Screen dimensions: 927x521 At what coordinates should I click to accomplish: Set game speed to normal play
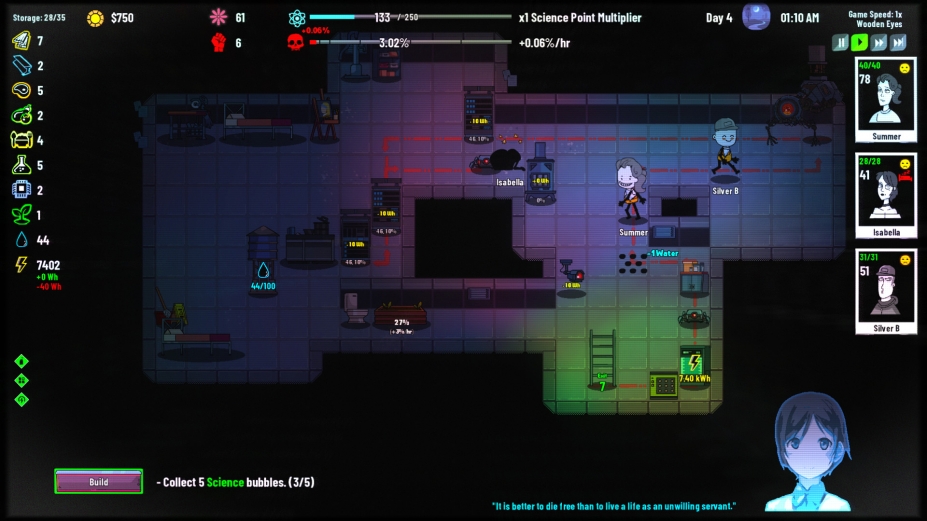pos(859,43)
